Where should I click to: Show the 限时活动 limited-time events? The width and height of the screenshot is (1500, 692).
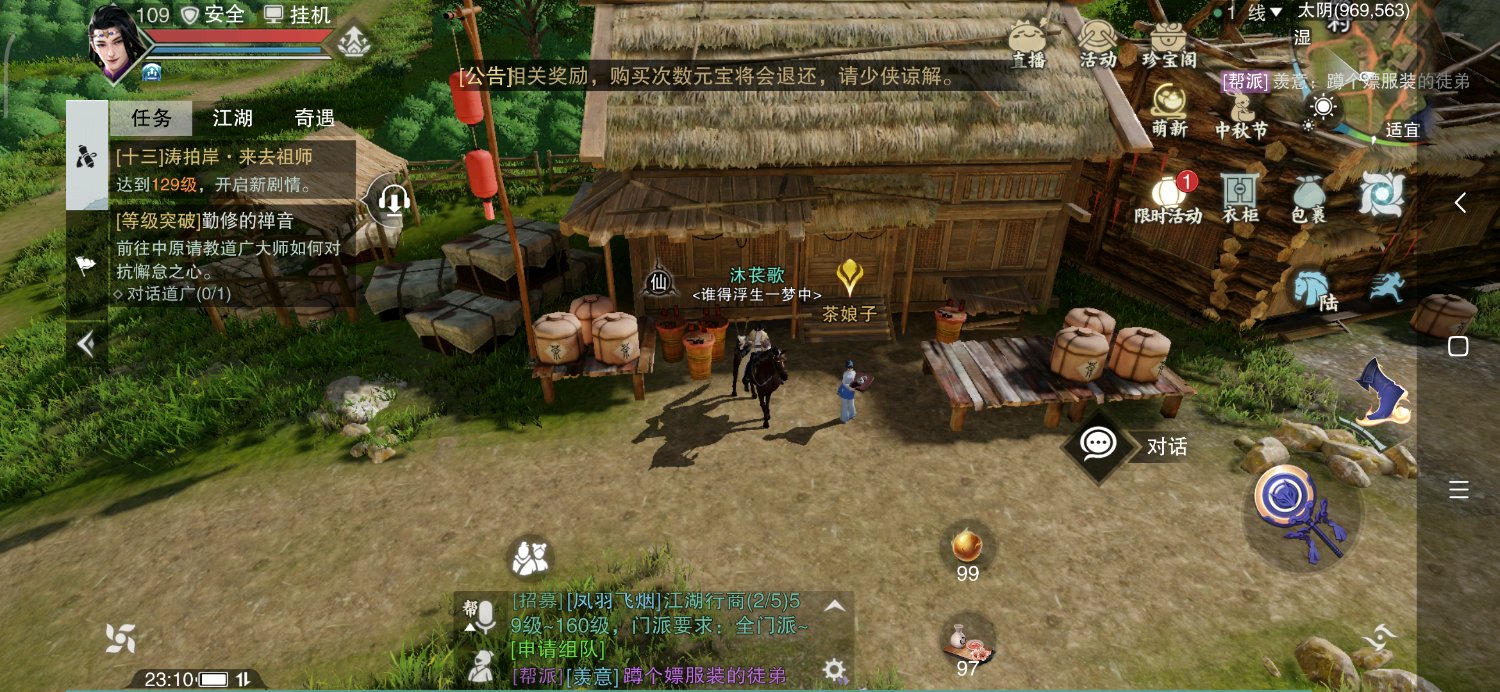(x=1167, y=198)
